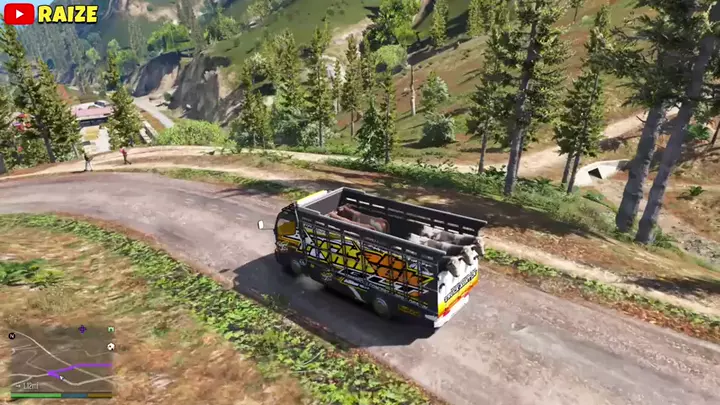Select the purple waypoint marker on minimap
720x405 pixels.
pos(82,329)
